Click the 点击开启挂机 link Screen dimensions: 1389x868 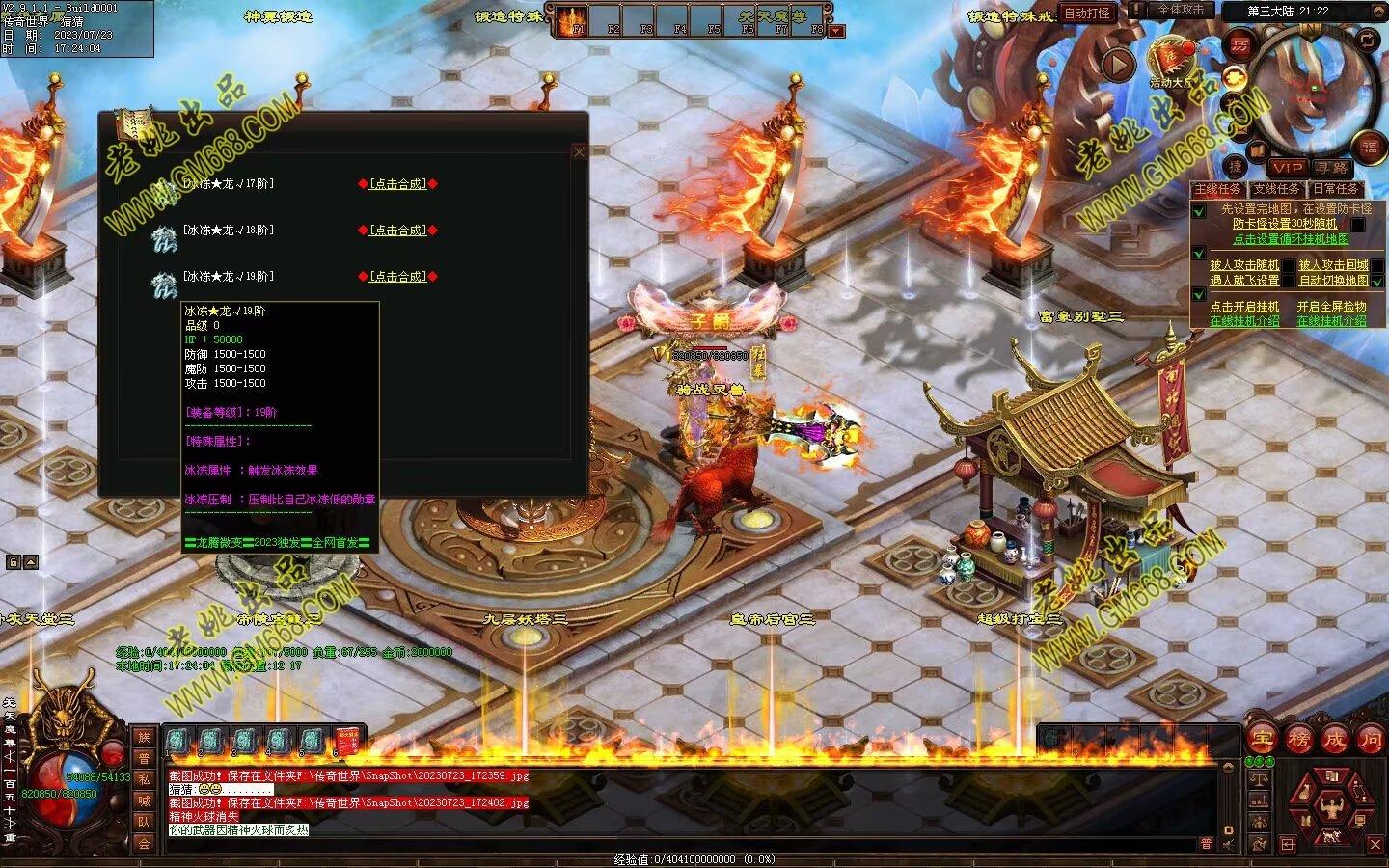pos(1244,307)
